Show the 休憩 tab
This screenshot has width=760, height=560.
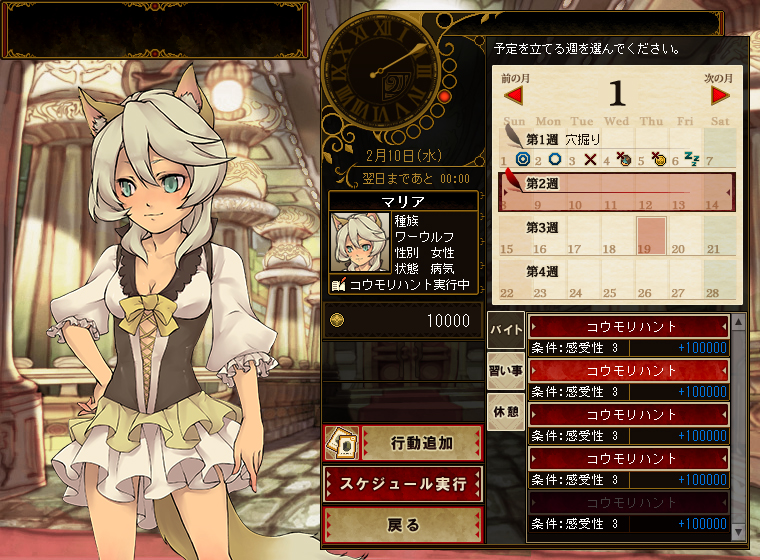pyautogui.click(x=505, y=411)
